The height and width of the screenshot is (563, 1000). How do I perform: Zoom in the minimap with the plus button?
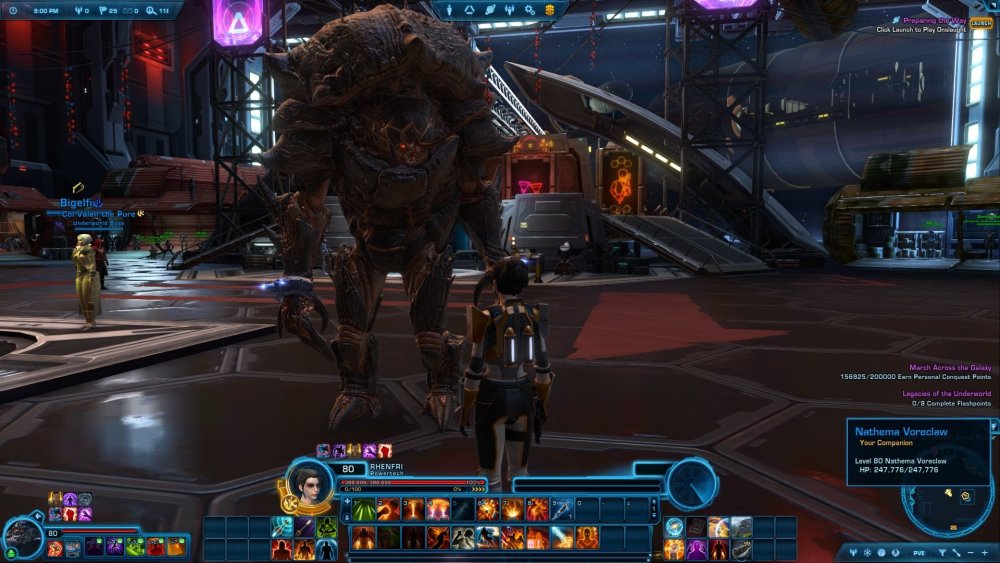[x=984, y=553]
